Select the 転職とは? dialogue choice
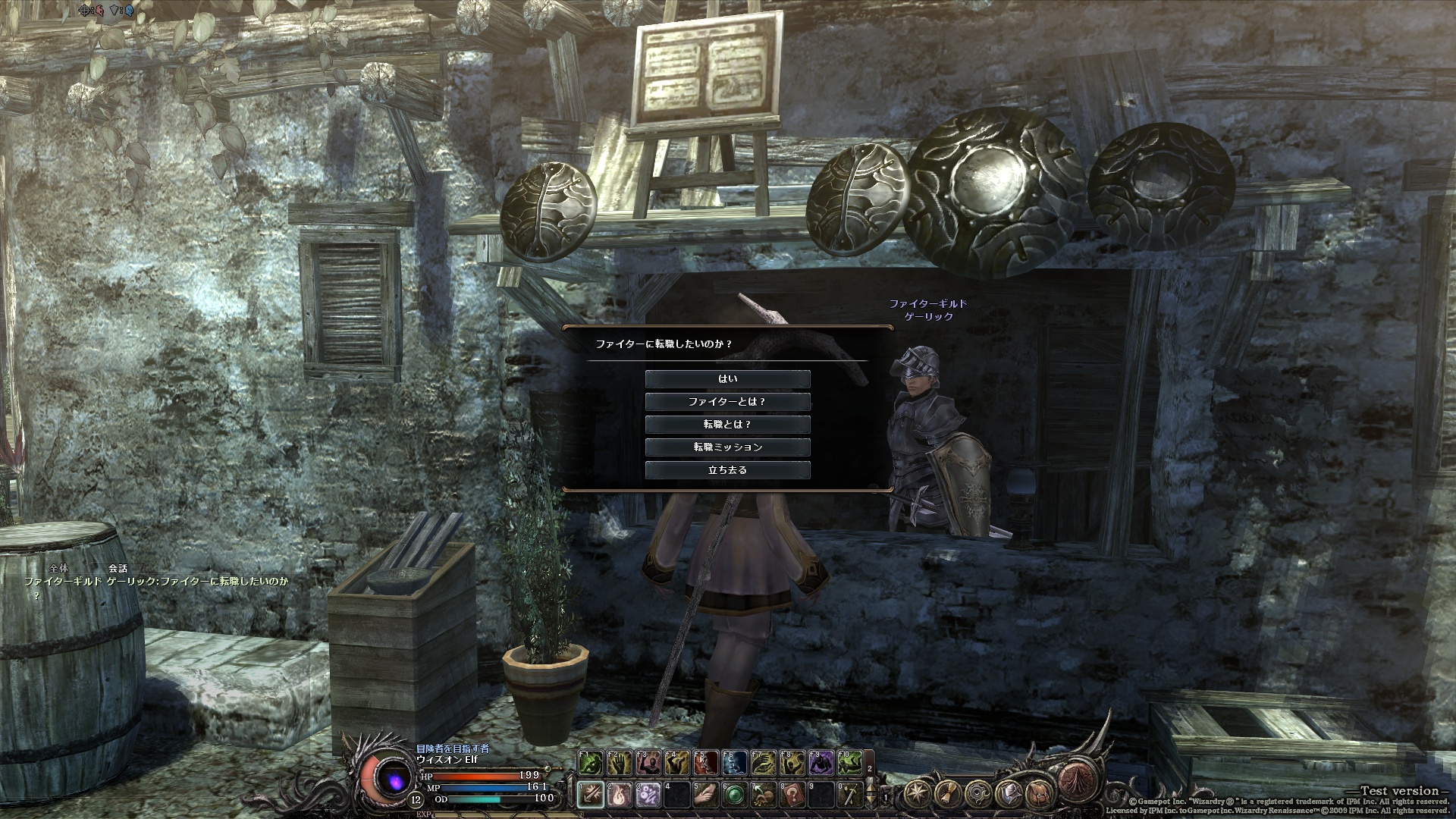1456x819 pixels. [727, 424]
